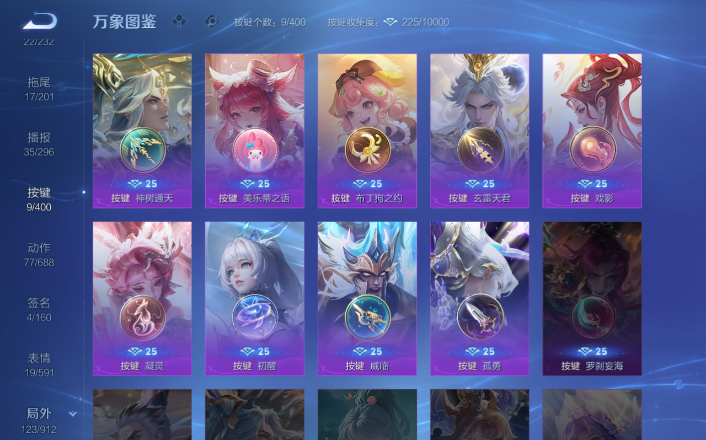The height and width of the screenshot is (440, 706).
Task: Select the 凝灵 button skin card
Action: point(142,298)
